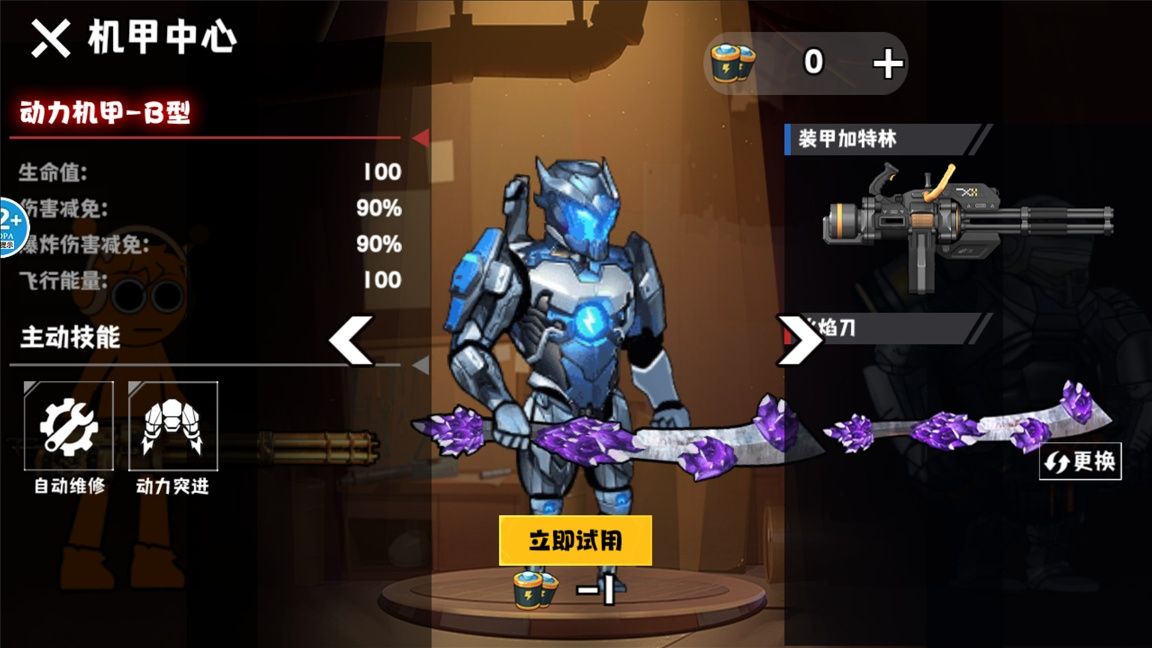1152x648 pixels.
Task: Select the 动力突进 power dash skill icon
Action: [172, 426]
